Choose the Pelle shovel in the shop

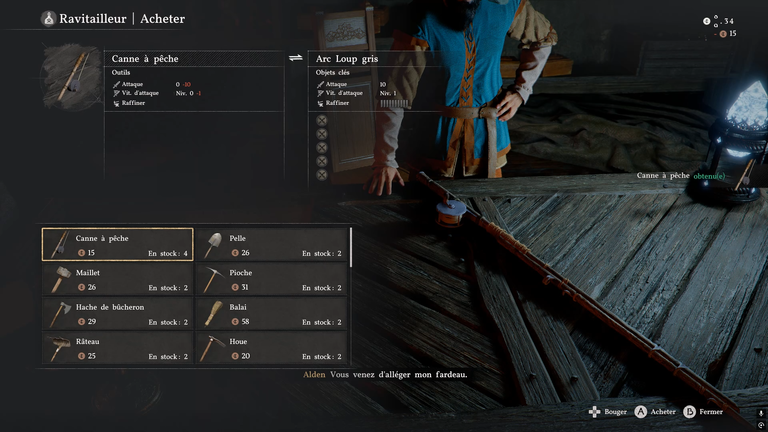click(x=271, y=245)
